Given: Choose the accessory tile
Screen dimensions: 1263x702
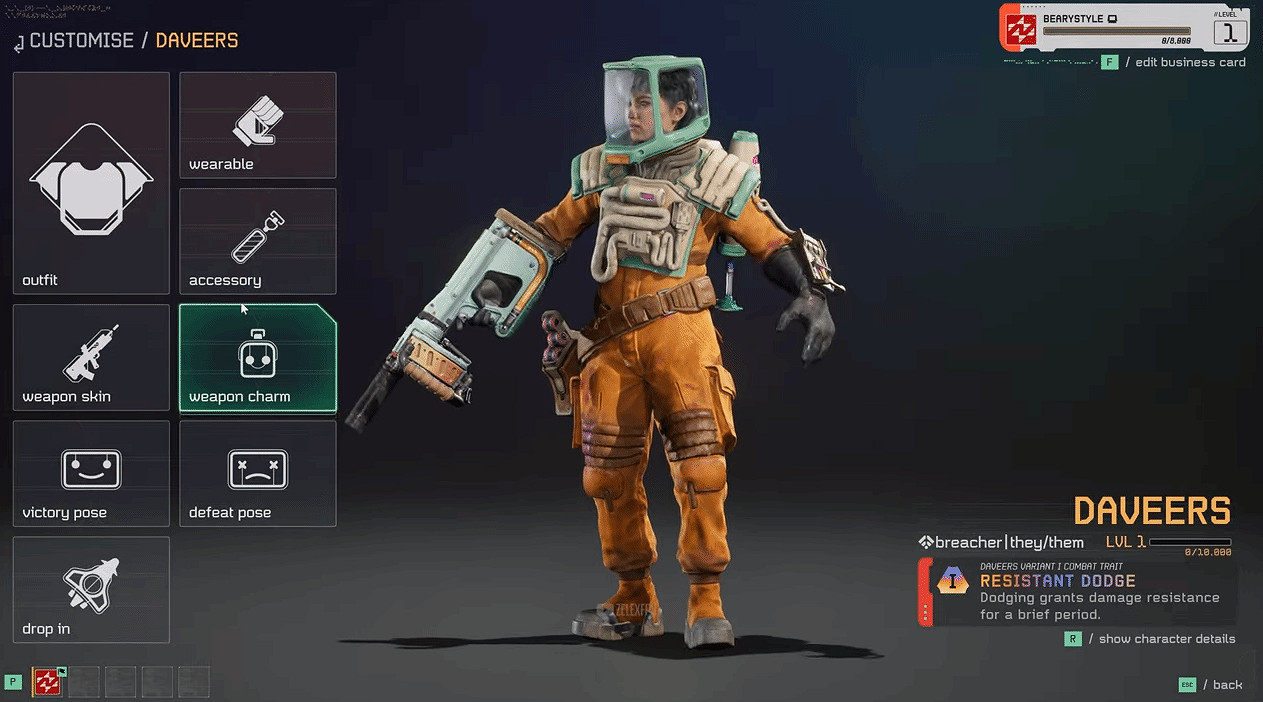Looking at the screenshot, I should pyautogui.click(x=258, y=241).
